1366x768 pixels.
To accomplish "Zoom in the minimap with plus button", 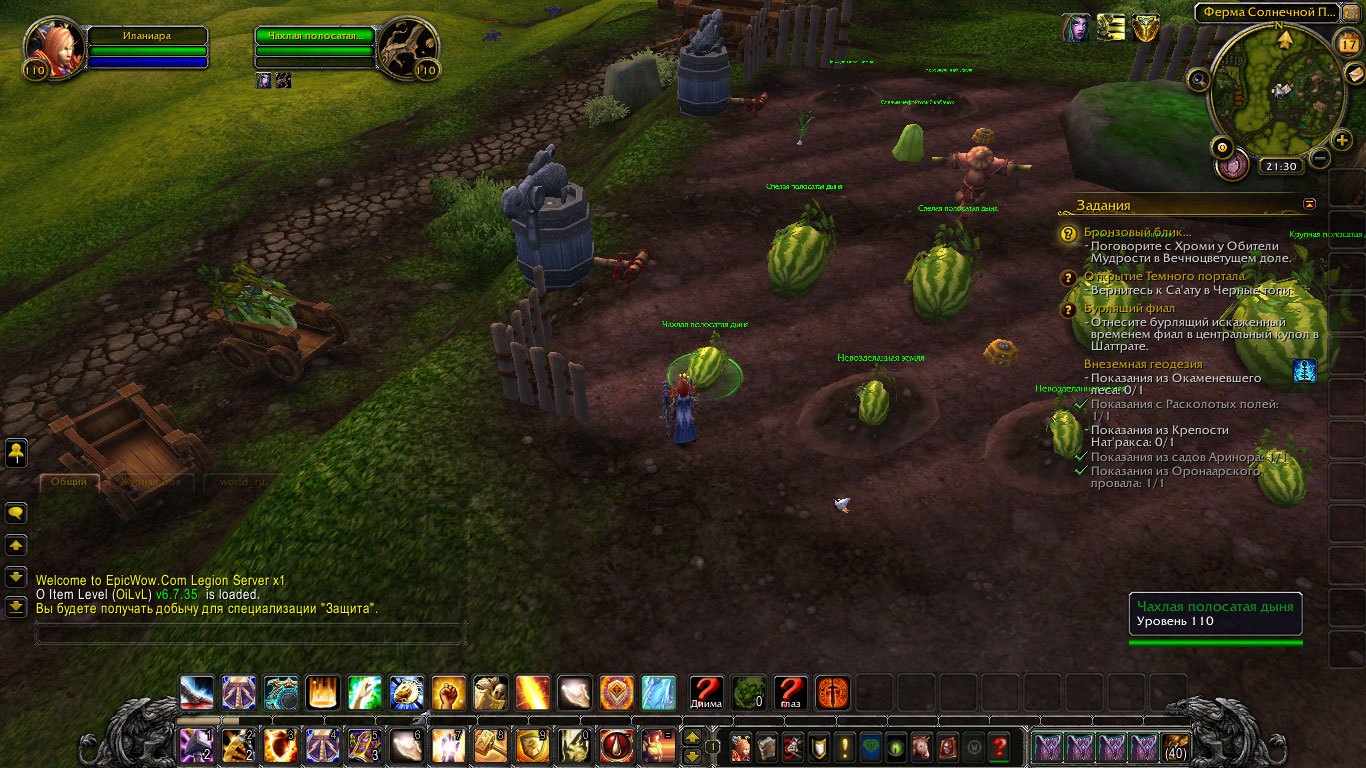I will pos(1342,141).
